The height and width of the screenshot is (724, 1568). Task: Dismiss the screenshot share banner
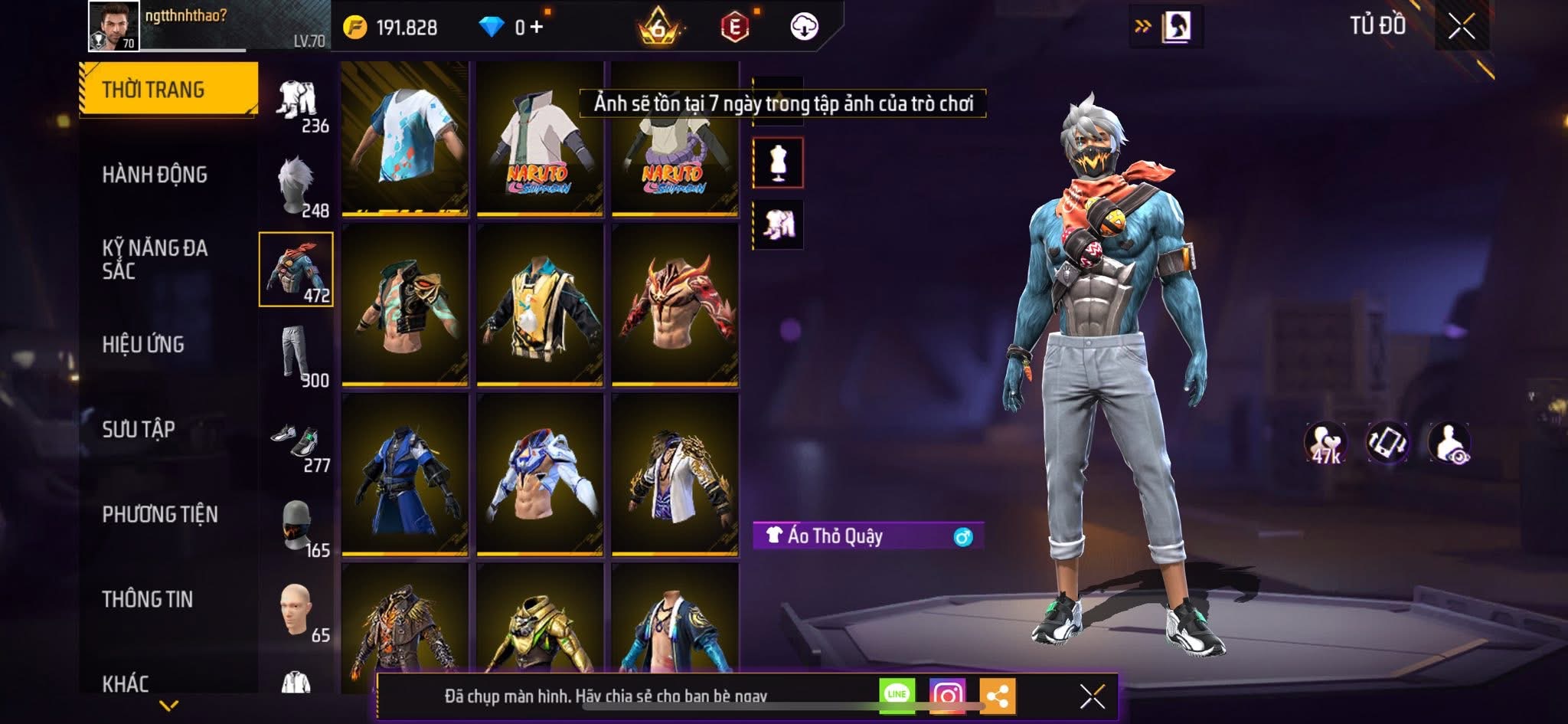(1092, 696)
